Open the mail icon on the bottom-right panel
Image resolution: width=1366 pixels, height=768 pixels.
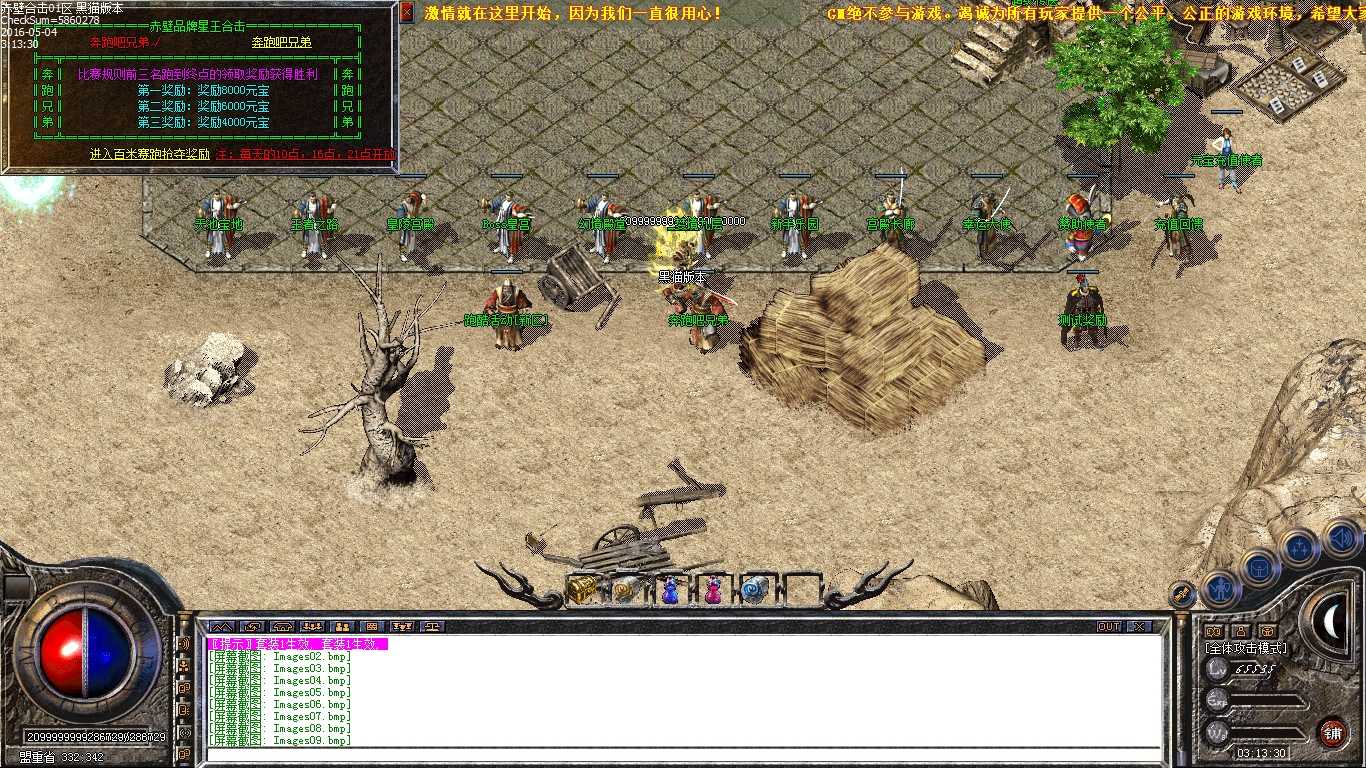[x=1266, y=631]
